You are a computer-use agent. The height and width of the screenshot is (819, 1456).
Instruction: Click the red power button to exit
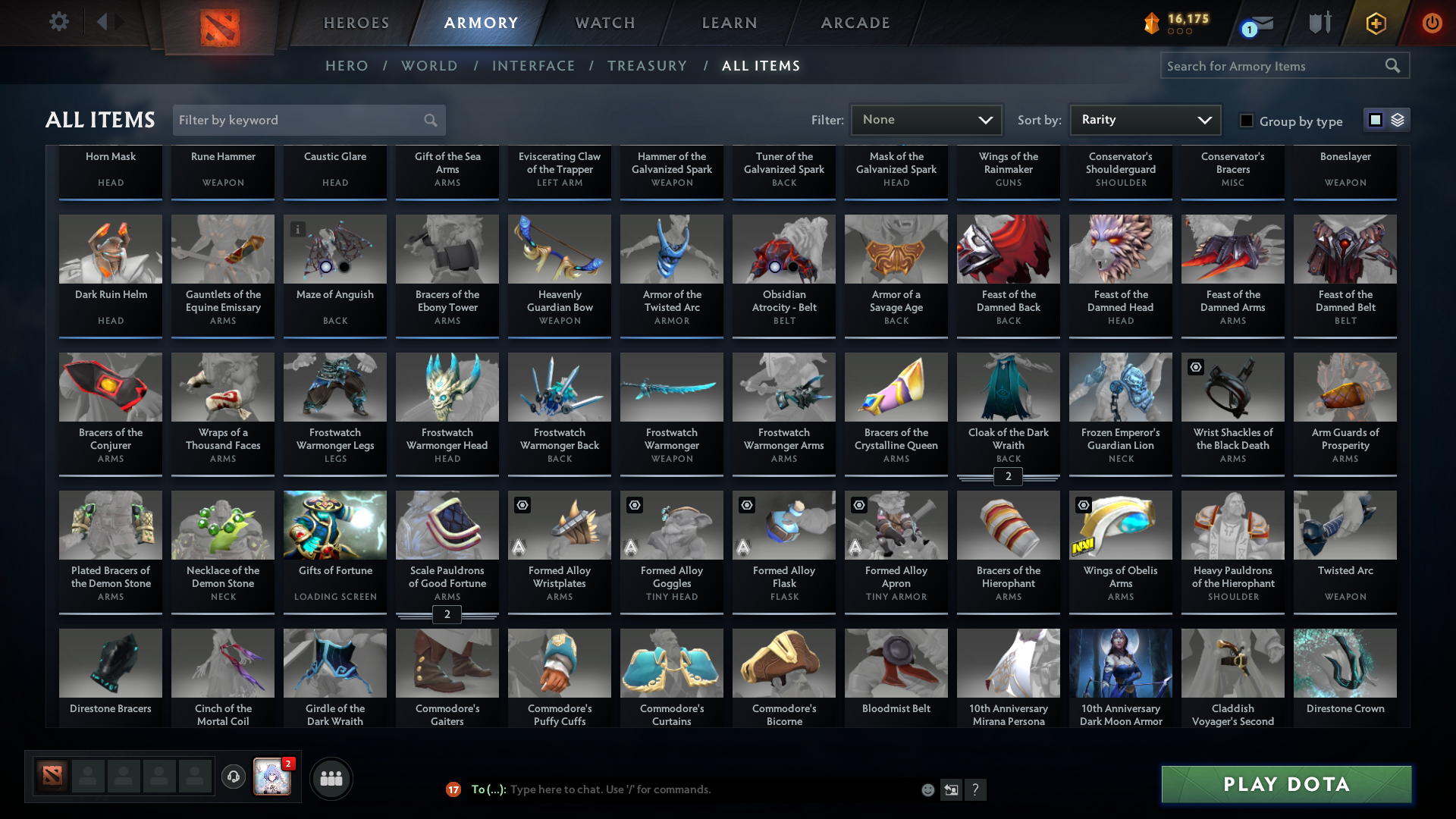(1432, 23)
